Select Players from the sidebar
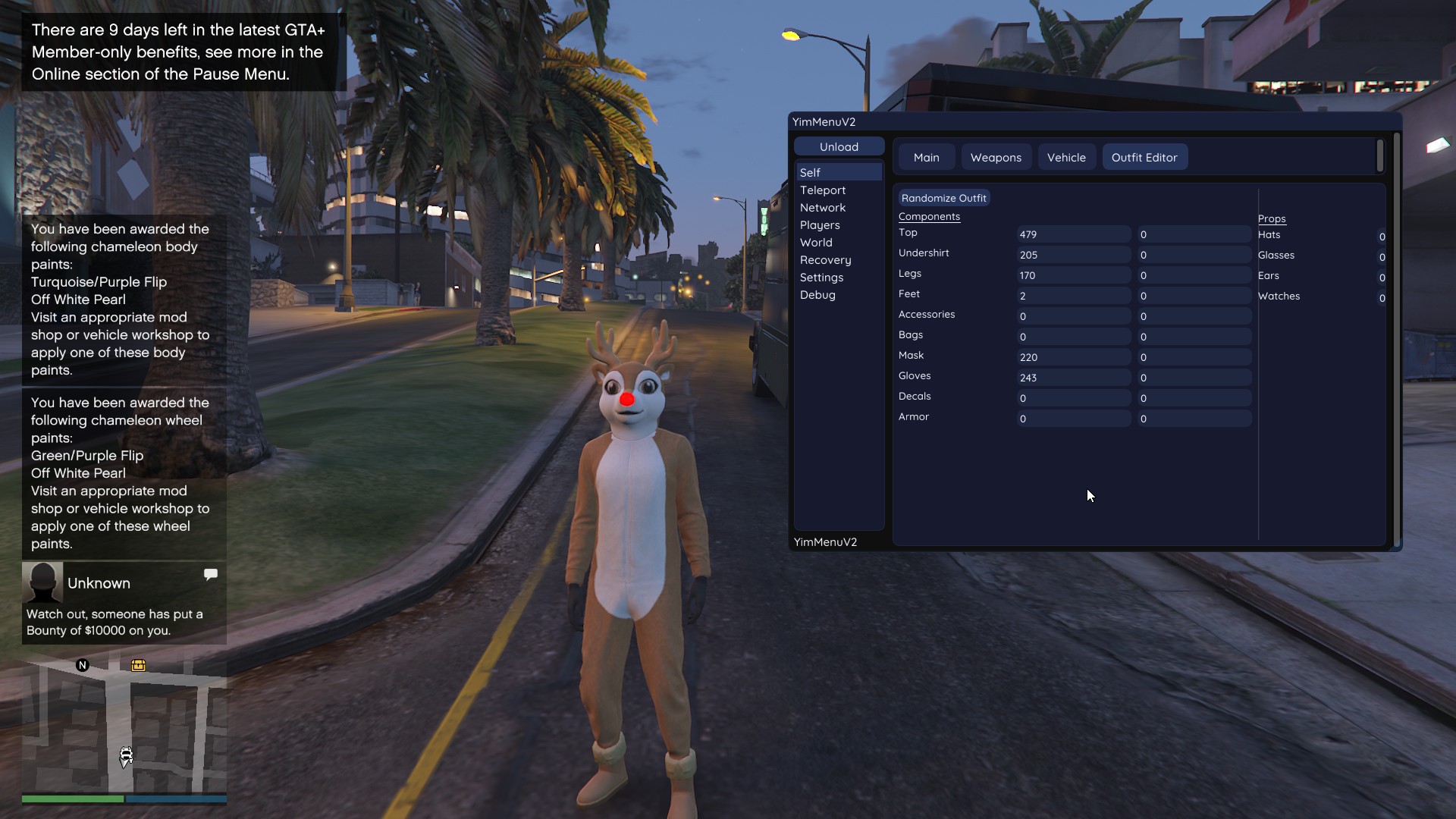Image resolution: width=1456 pixels, height=819 pixels. click(820, 225)
